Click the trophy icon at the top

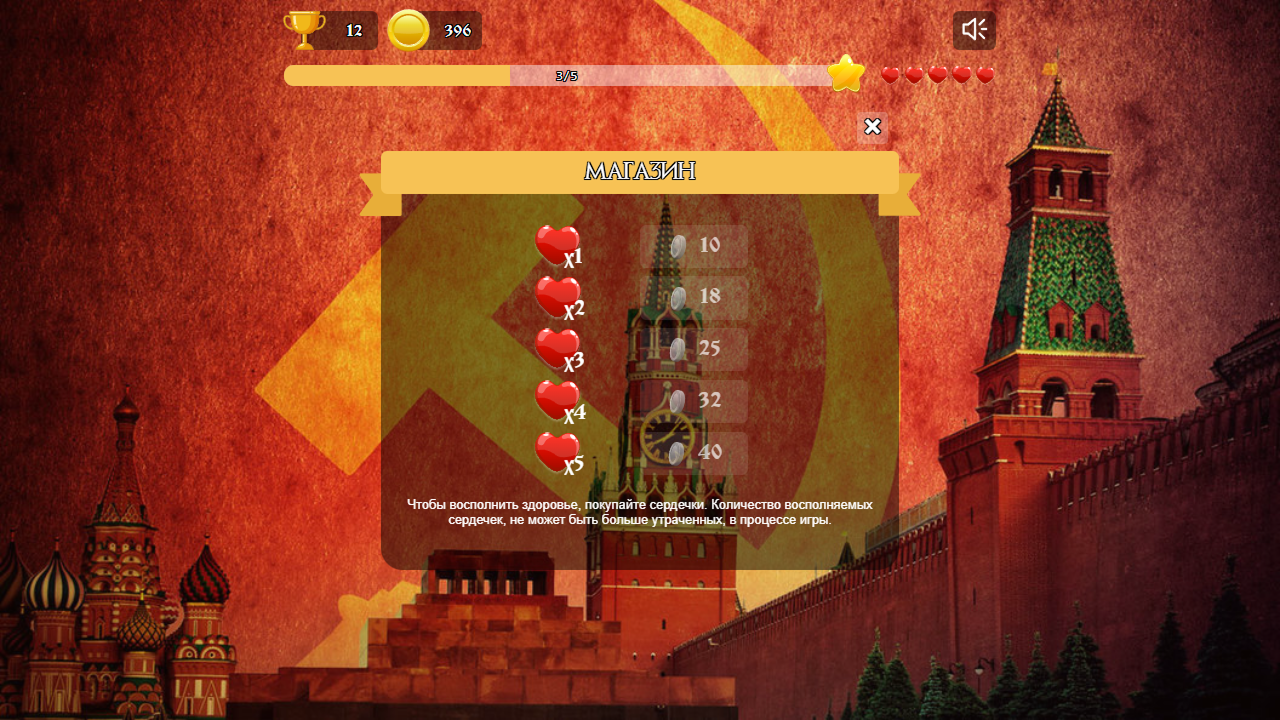(302, 29)
